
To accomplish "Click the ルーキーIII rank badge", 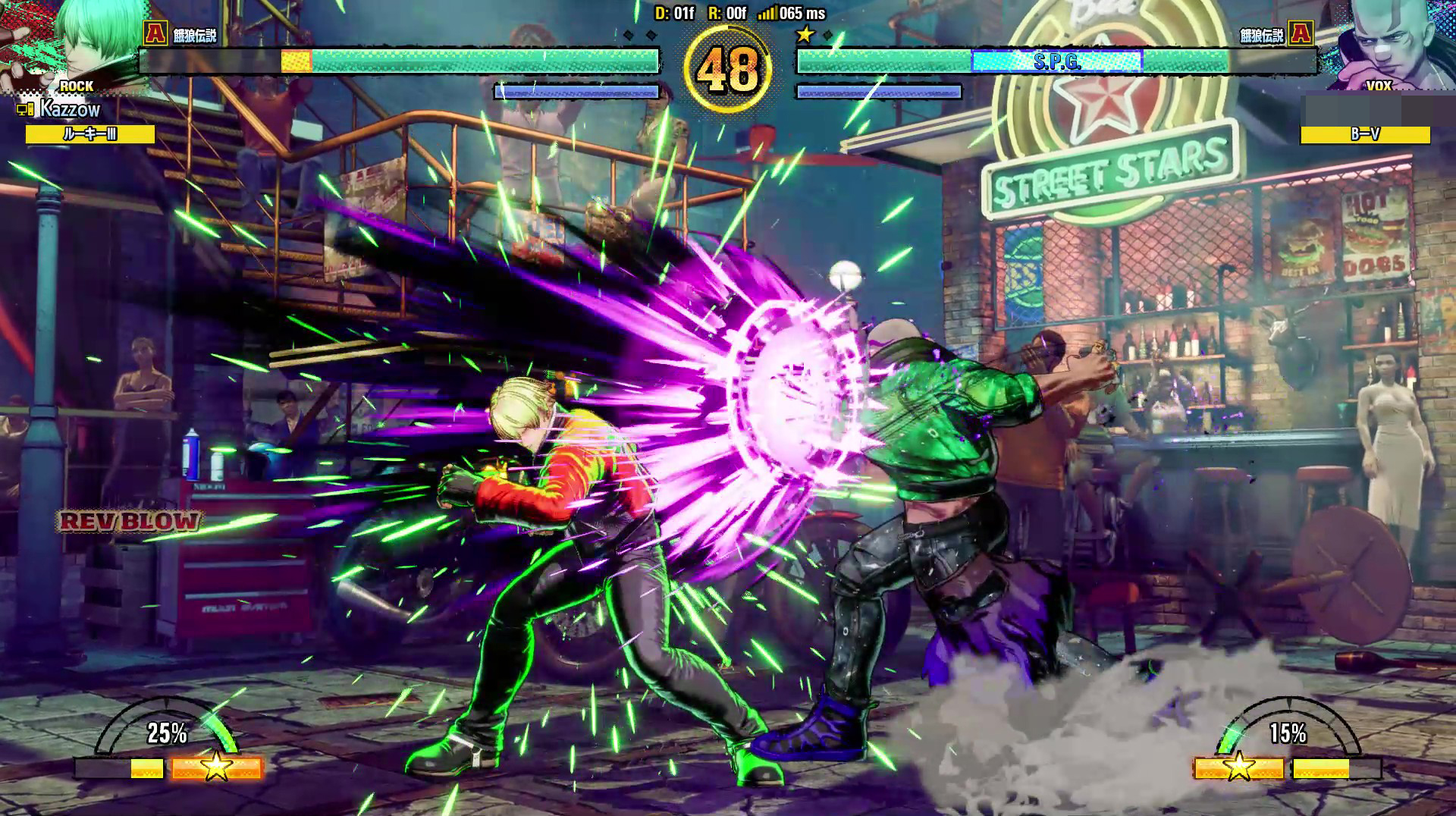I will [90, 134].
